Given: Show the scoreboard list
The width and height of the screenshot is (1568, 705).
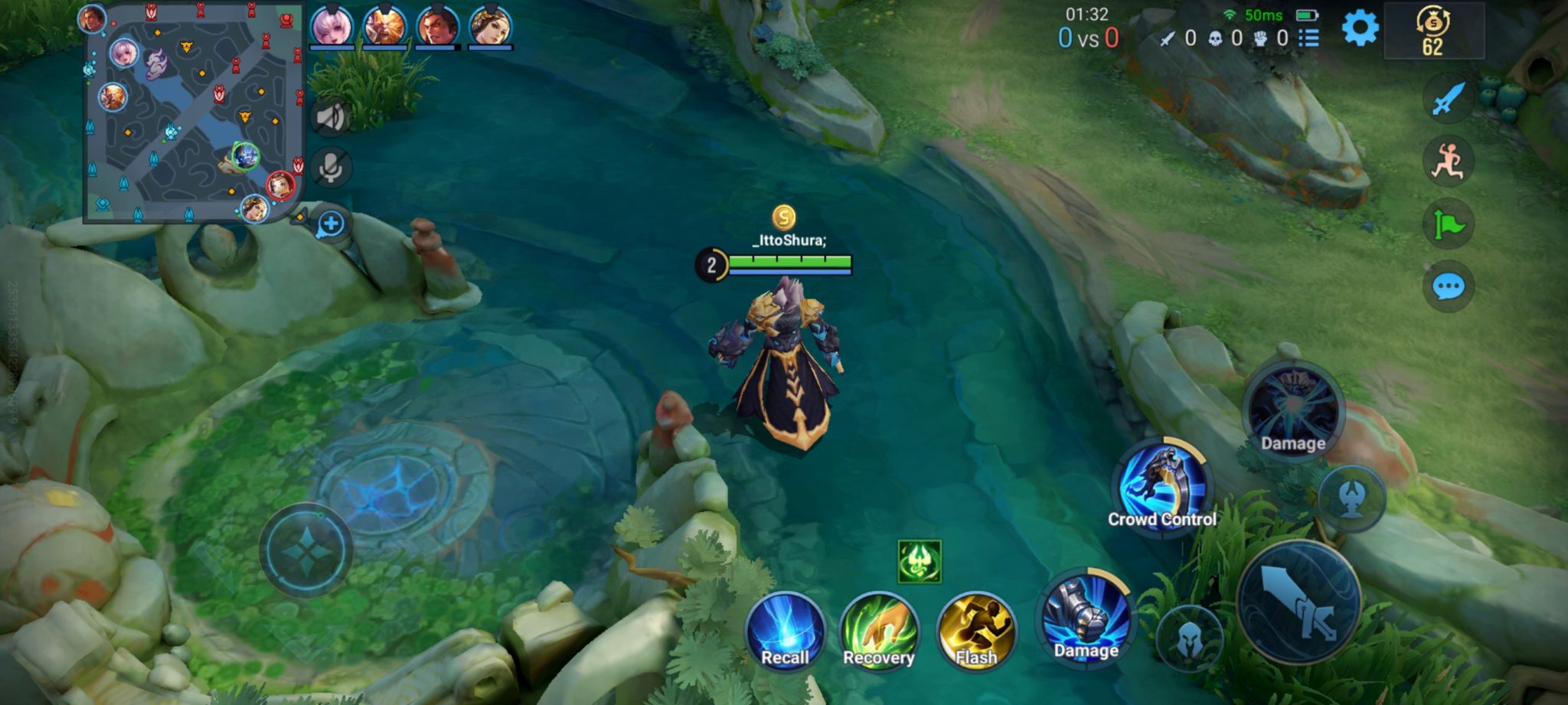Looking at the screenshot, I should coord(1308,38).
